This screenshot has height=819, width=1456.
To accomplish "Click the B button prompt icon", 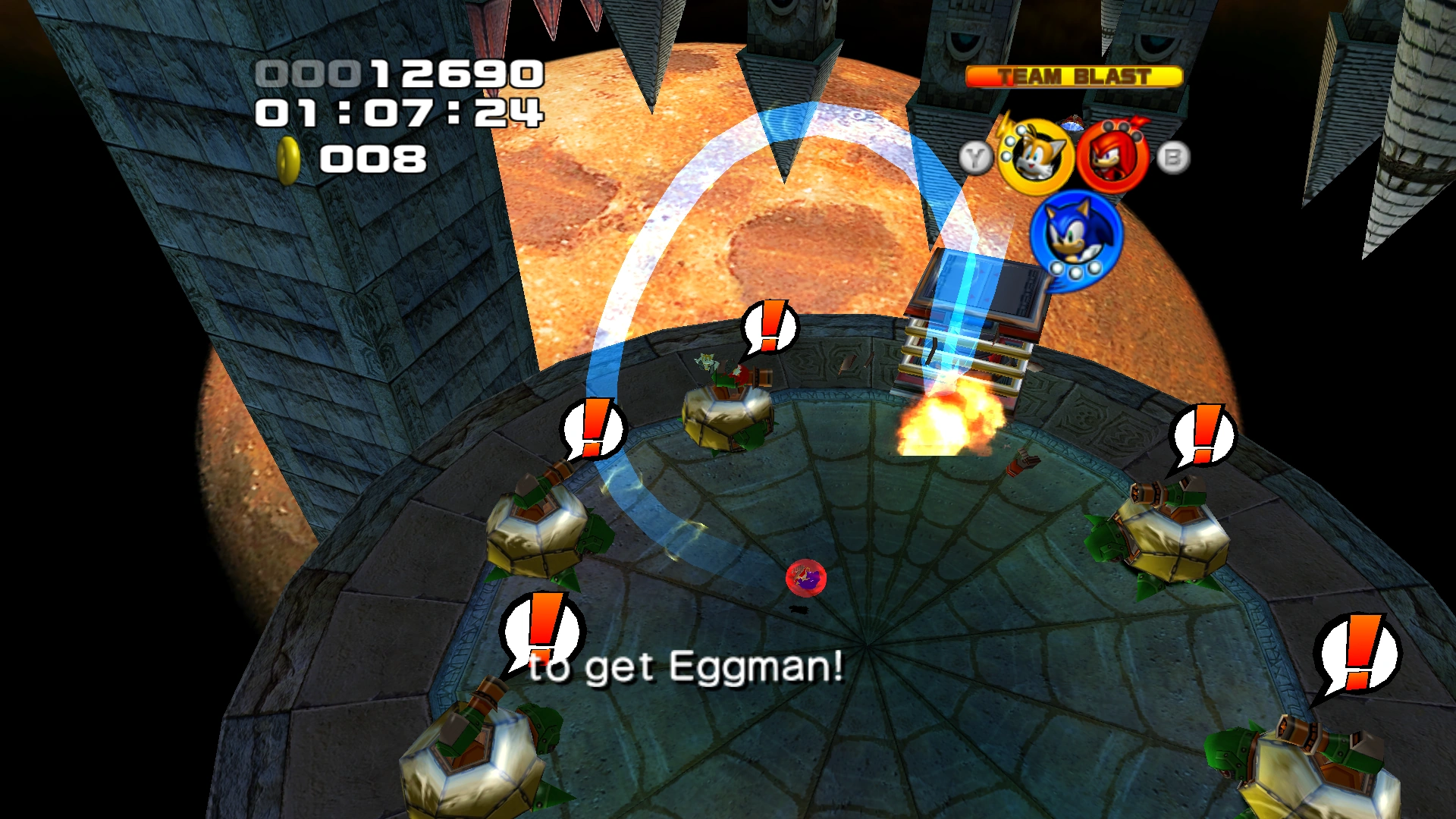I will pyautogui.click(x=1172, y=157).
